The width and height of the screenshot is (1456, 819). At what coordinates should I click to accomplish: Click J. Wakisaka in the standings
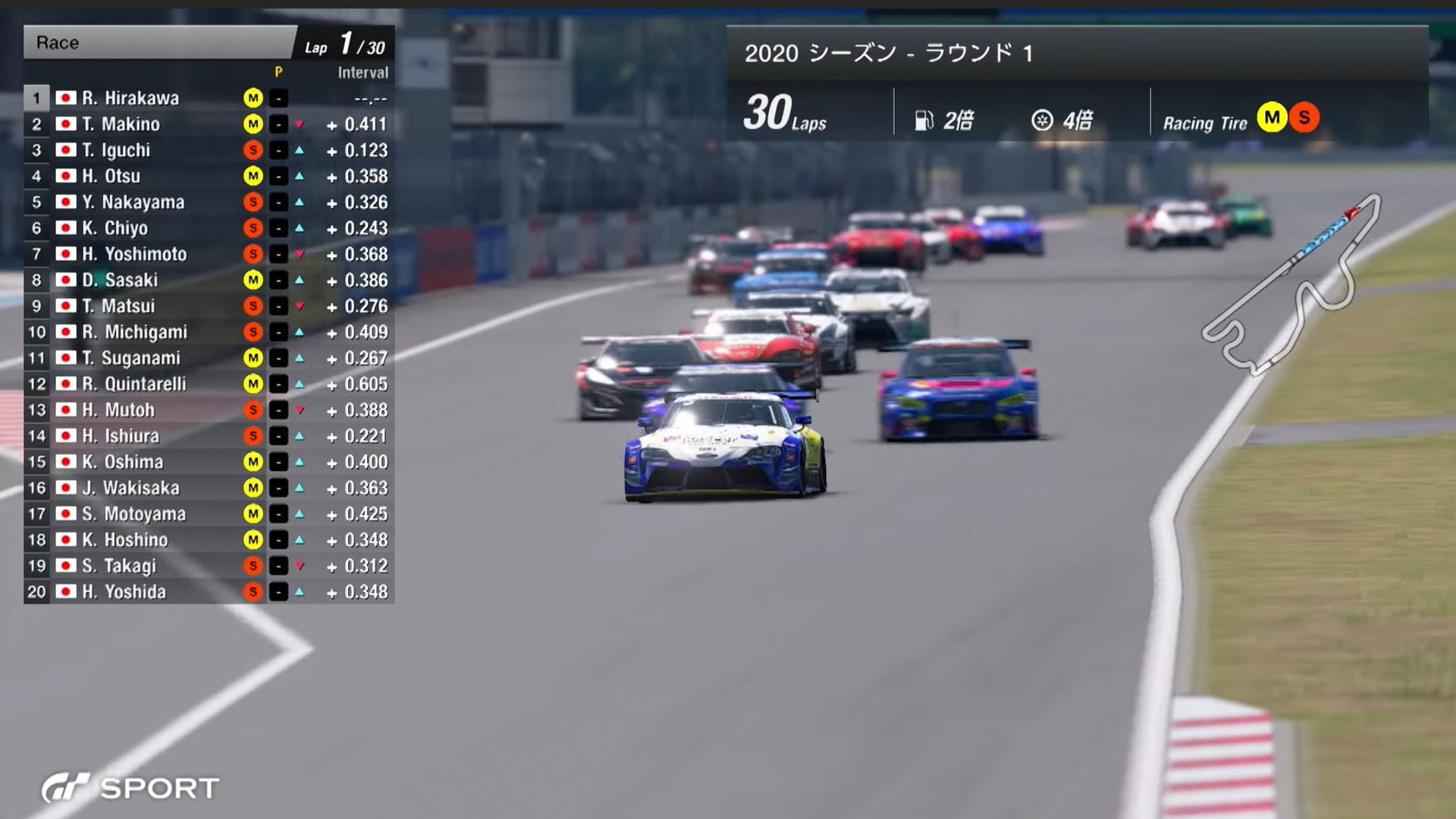click(130, 488)
